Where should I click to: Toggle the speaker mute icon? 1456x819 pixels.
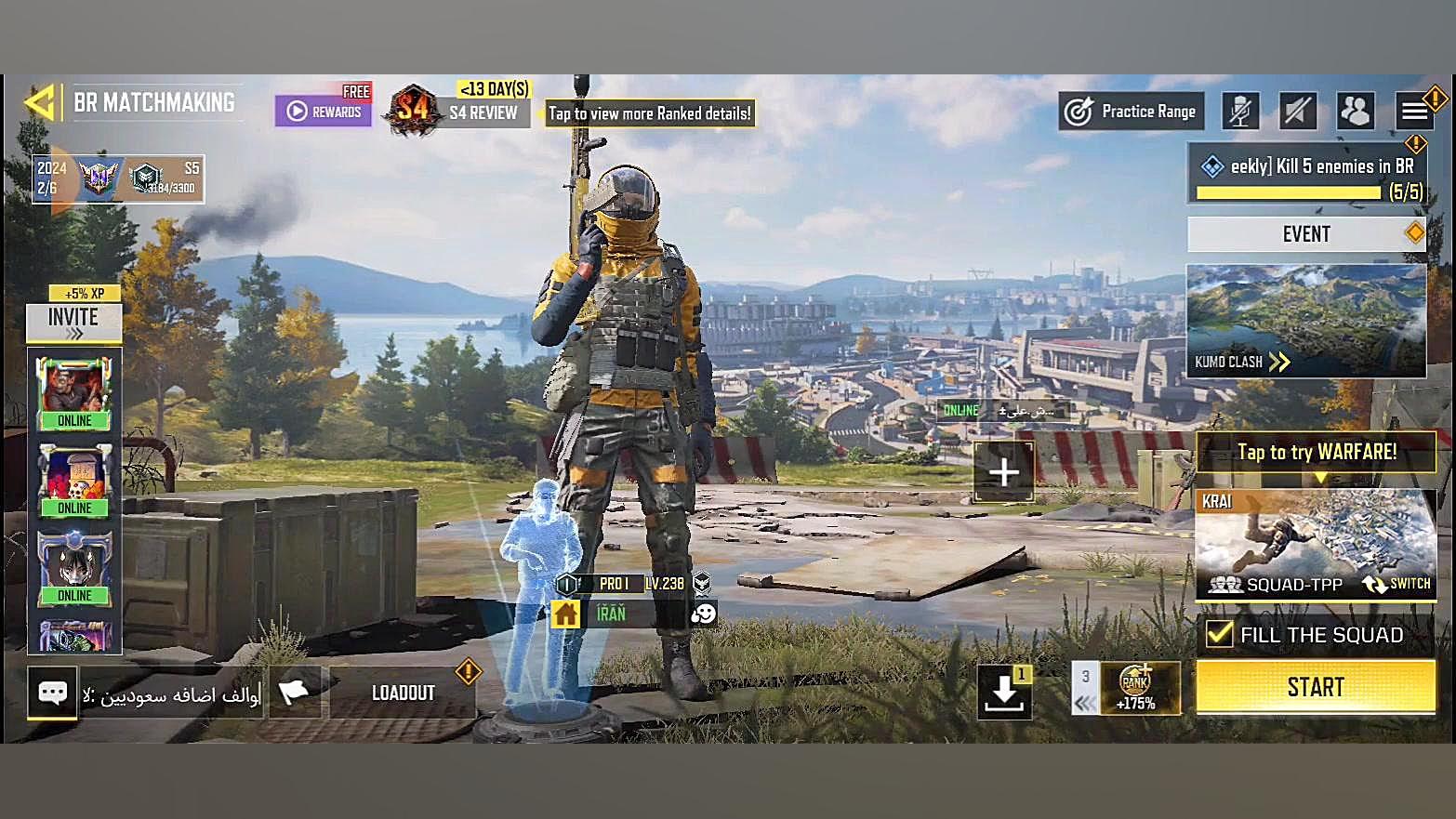click(x=1297, y=112)
